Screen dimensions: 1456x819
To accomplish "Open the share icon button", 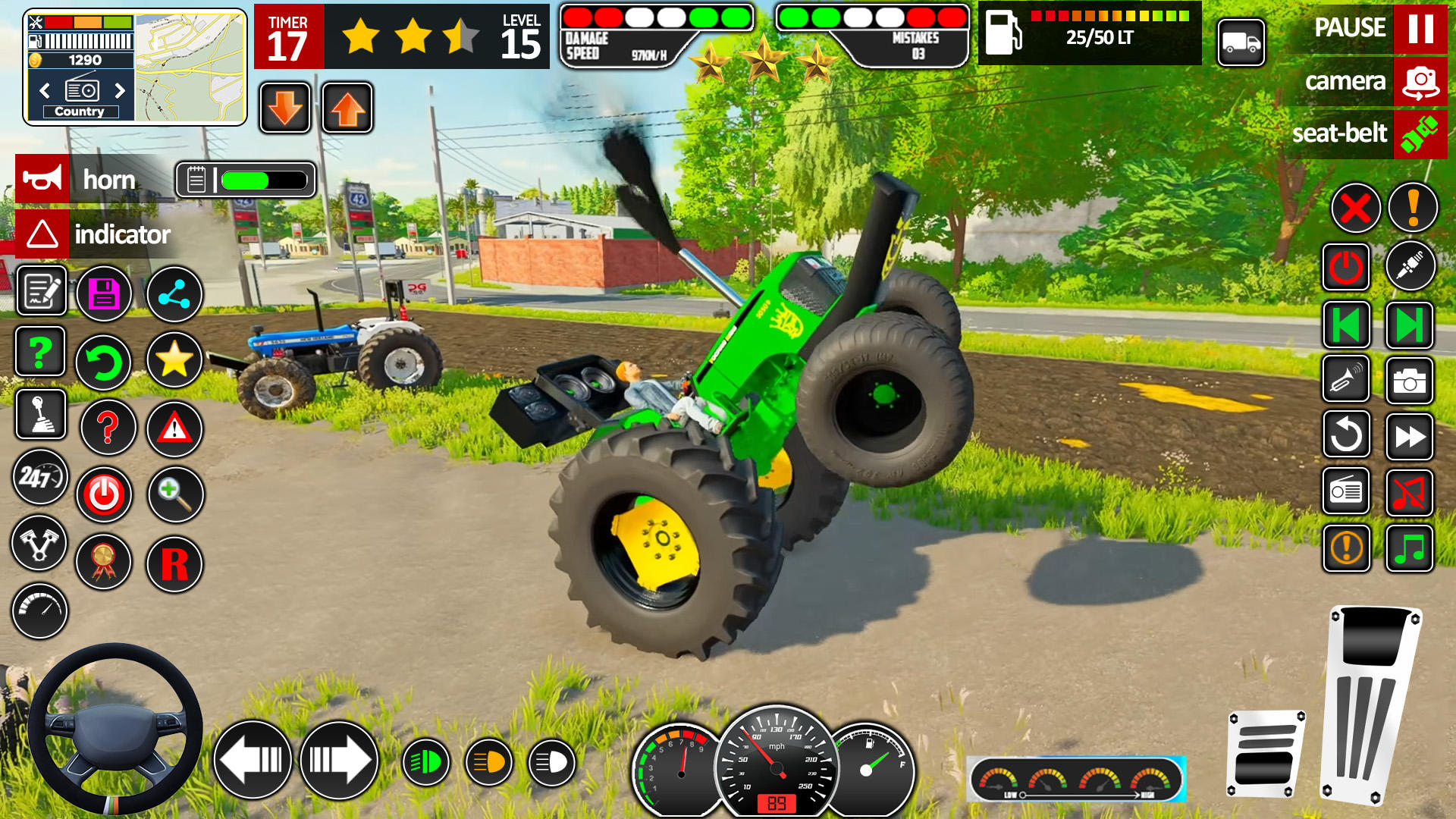I will coord(174,293).
